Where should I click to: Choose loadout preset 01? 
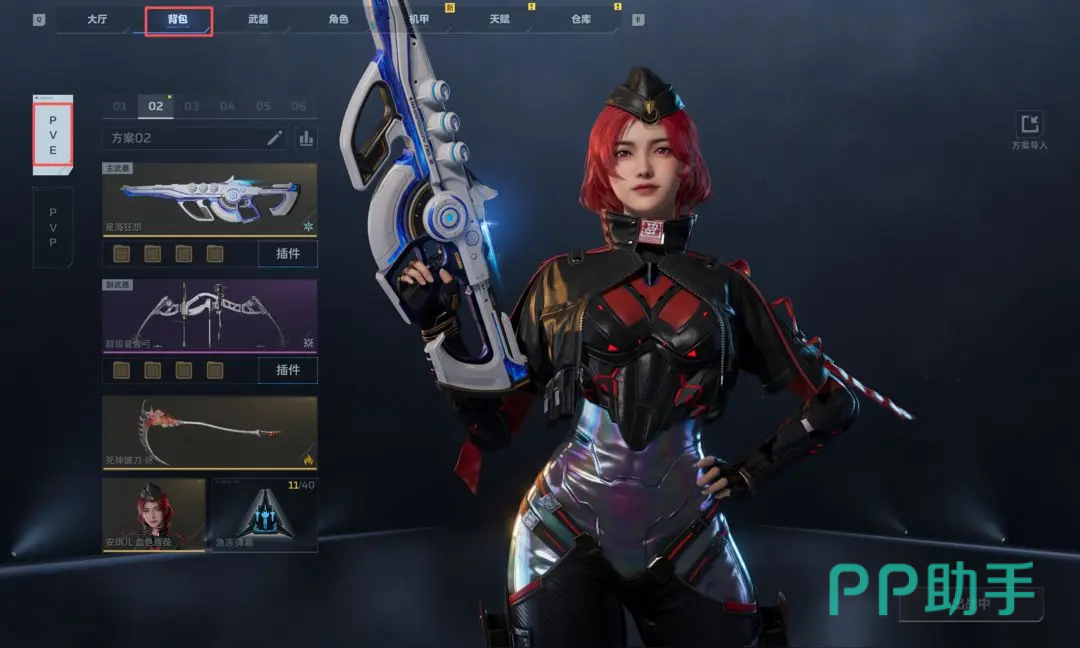point(120,106)
